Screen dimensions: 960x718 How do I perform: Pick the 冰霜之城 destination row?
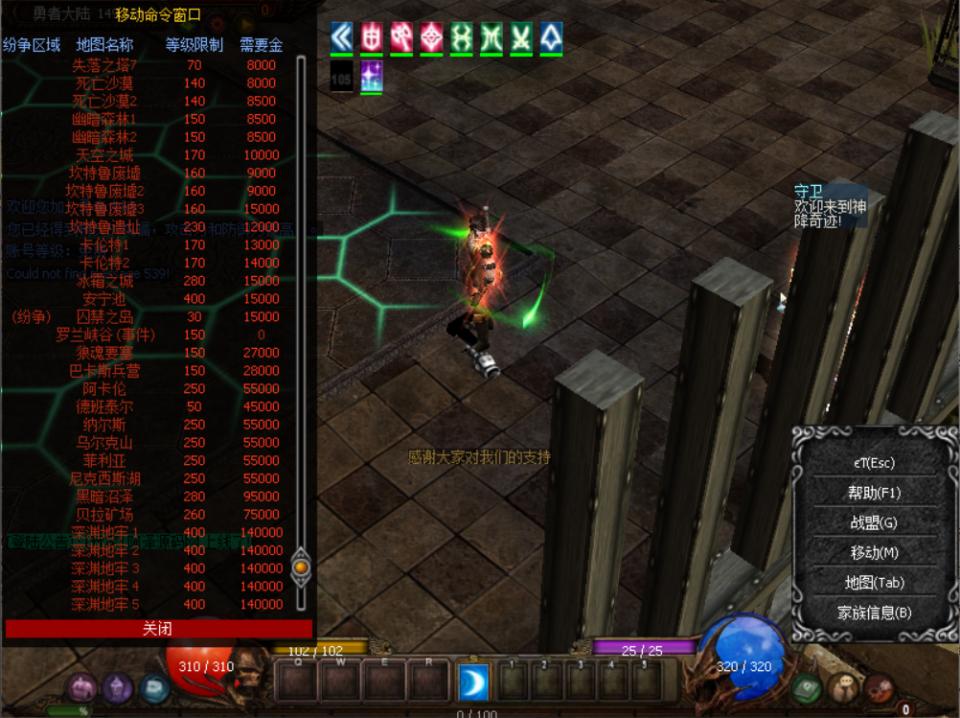pyautogui.click(x=104, y=281)
